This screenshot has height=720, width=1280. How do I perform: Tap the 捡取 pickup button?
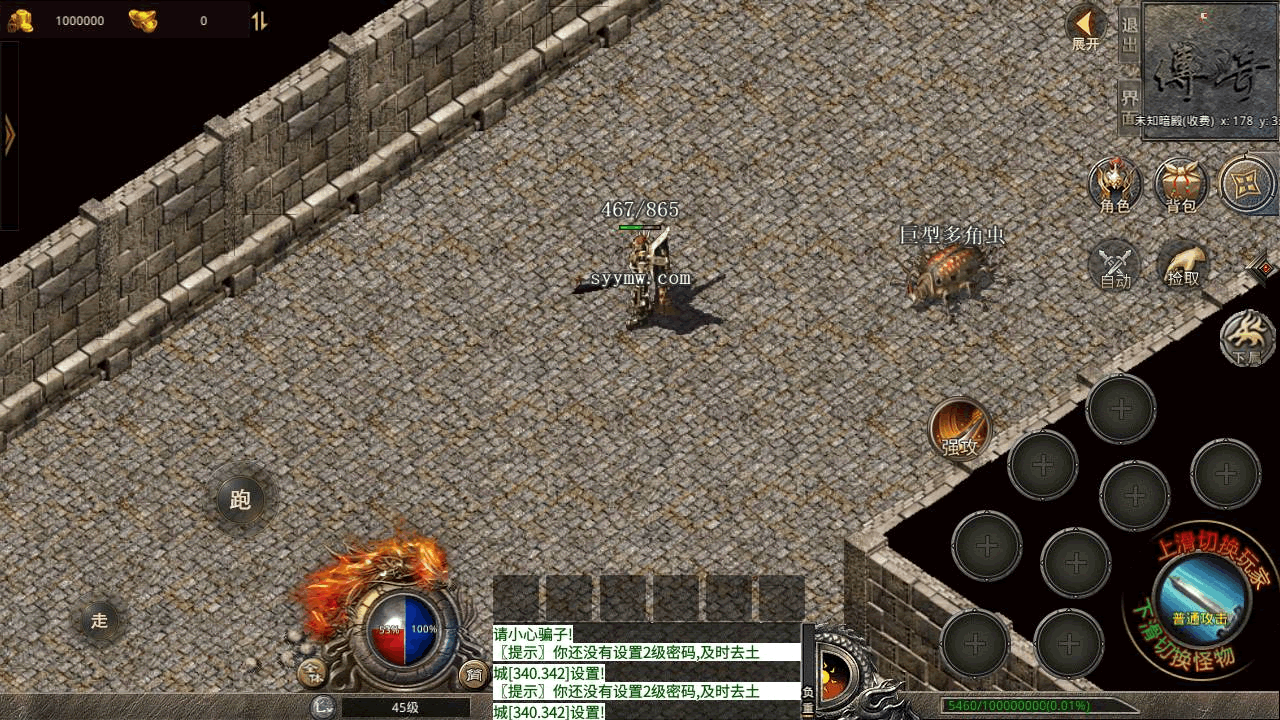pos(1183,266)
